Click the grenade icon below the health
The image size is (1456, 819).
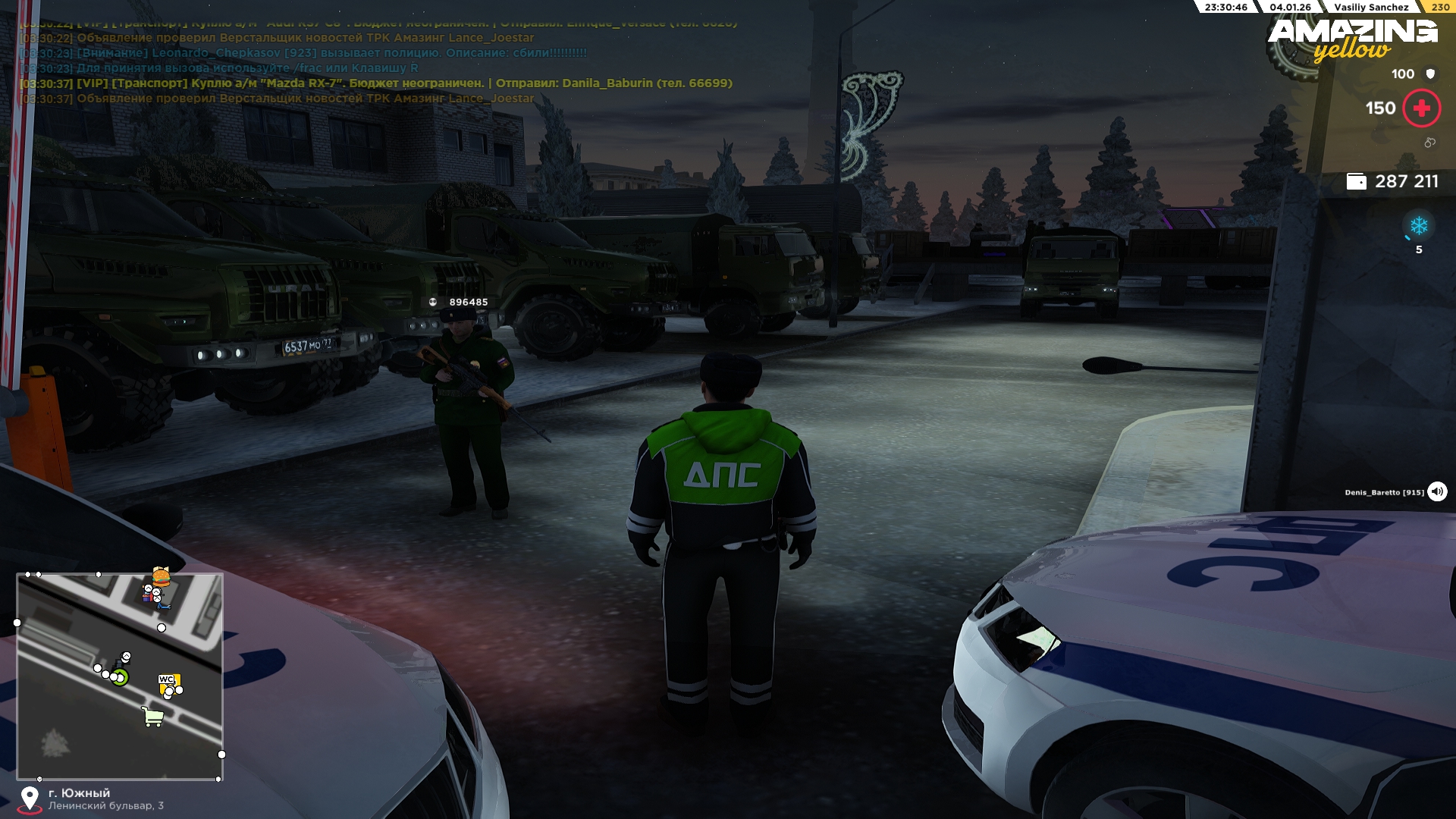1429,143
